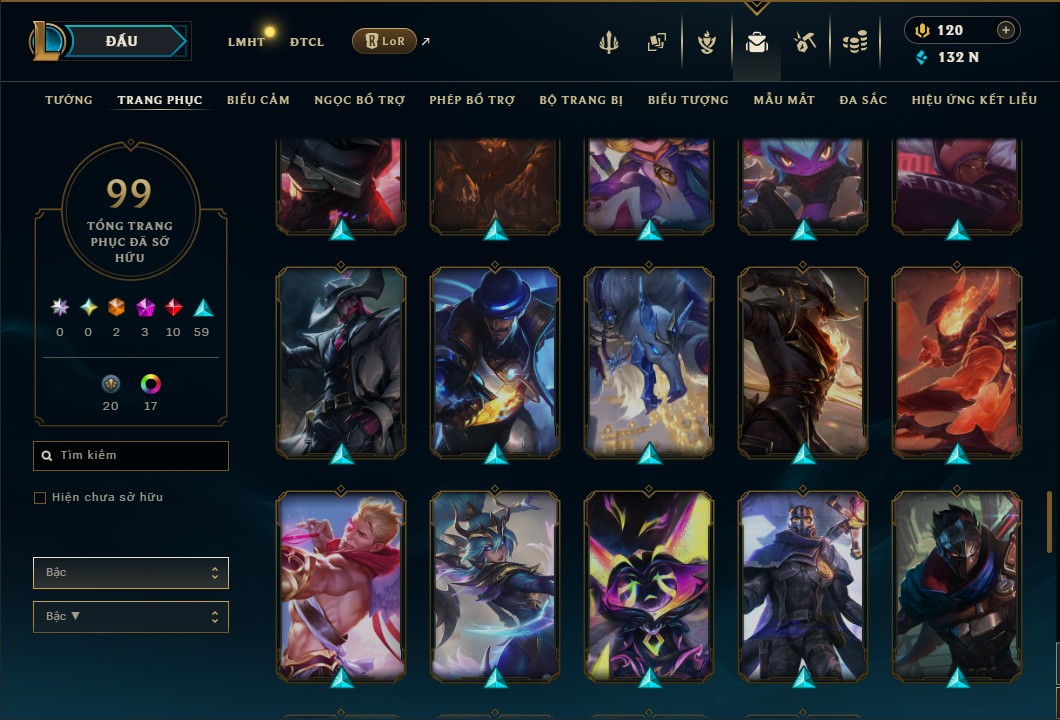Open the BIỂU CẢM tab
This screenshot has height=720, width=1060.
258,100
